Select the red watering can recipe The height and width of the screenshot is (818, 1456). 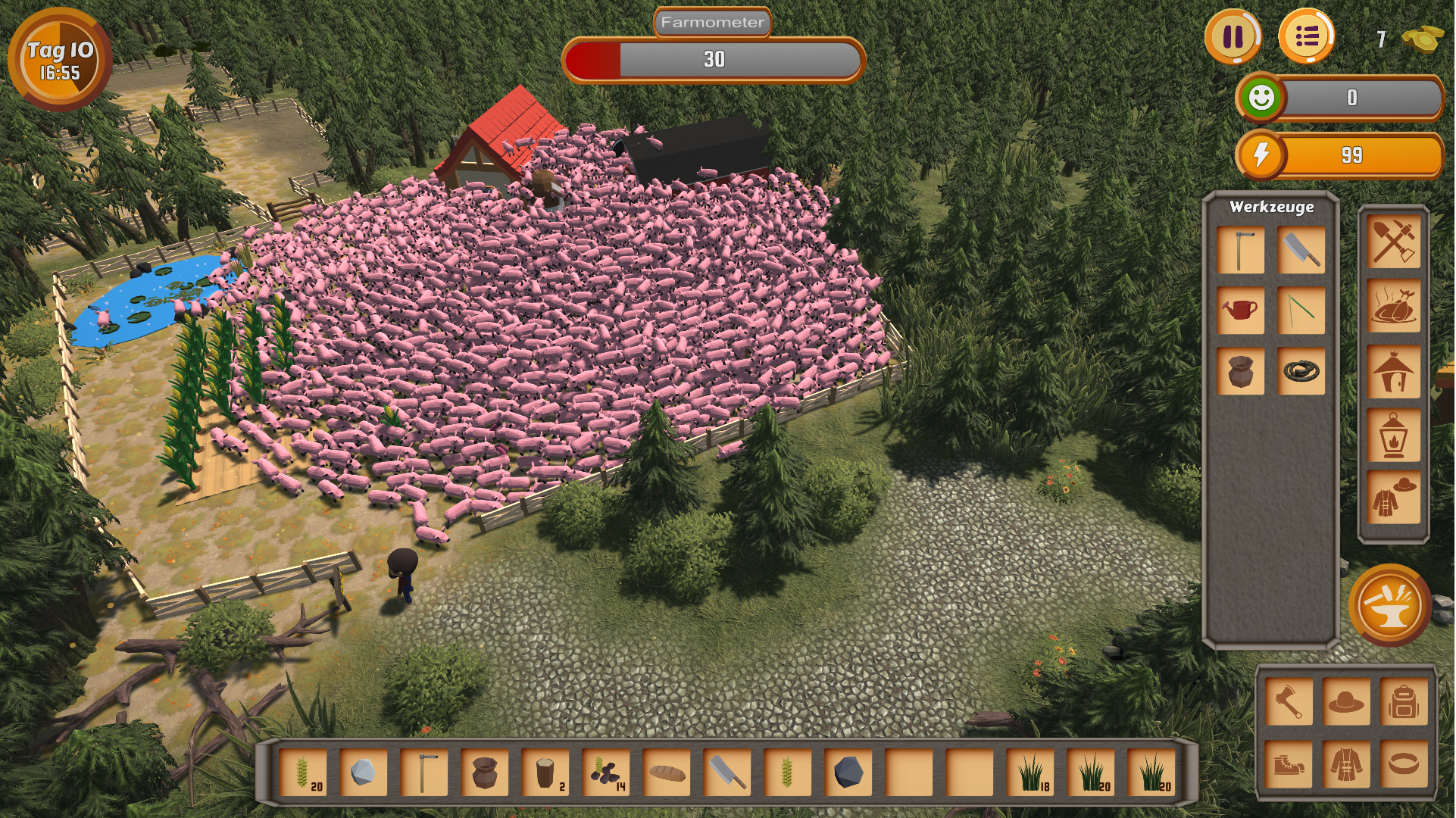pos(1240,310)
